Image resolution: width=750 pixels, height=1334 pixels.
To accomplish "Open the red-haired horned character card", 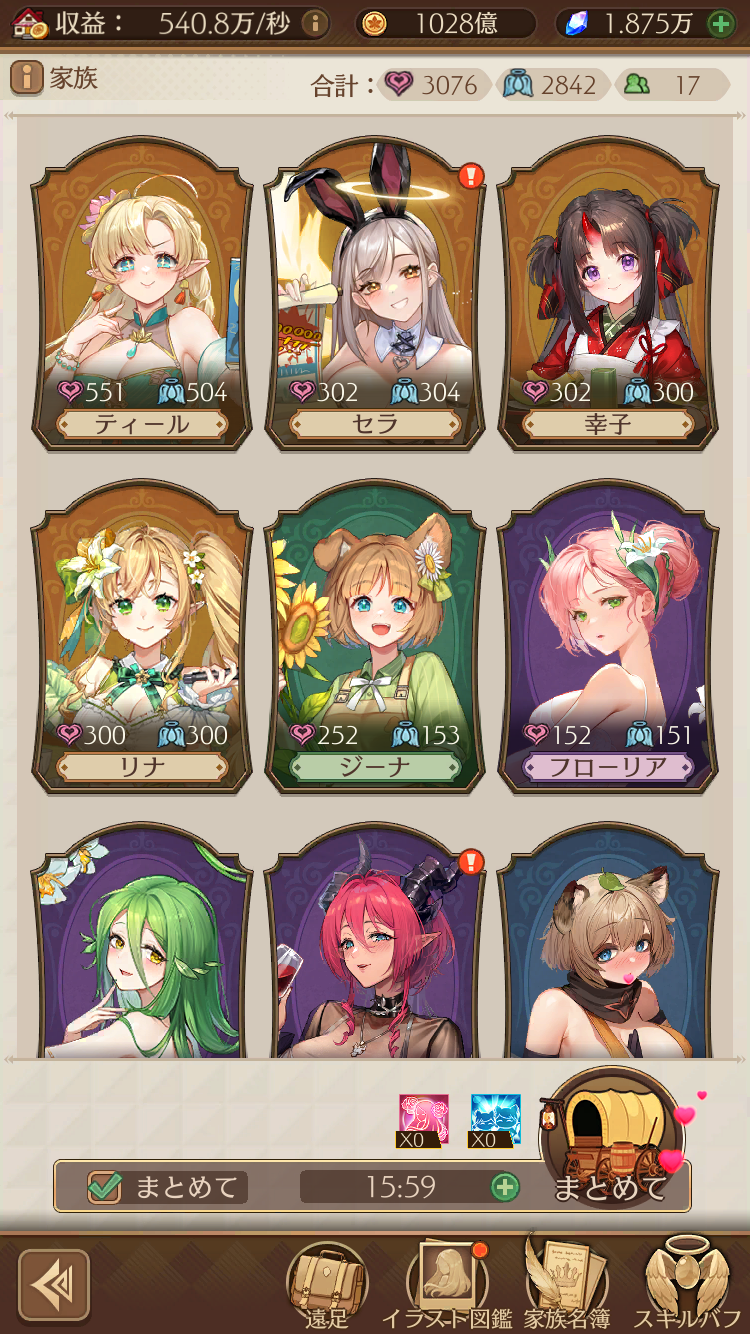I will [375, 950].
